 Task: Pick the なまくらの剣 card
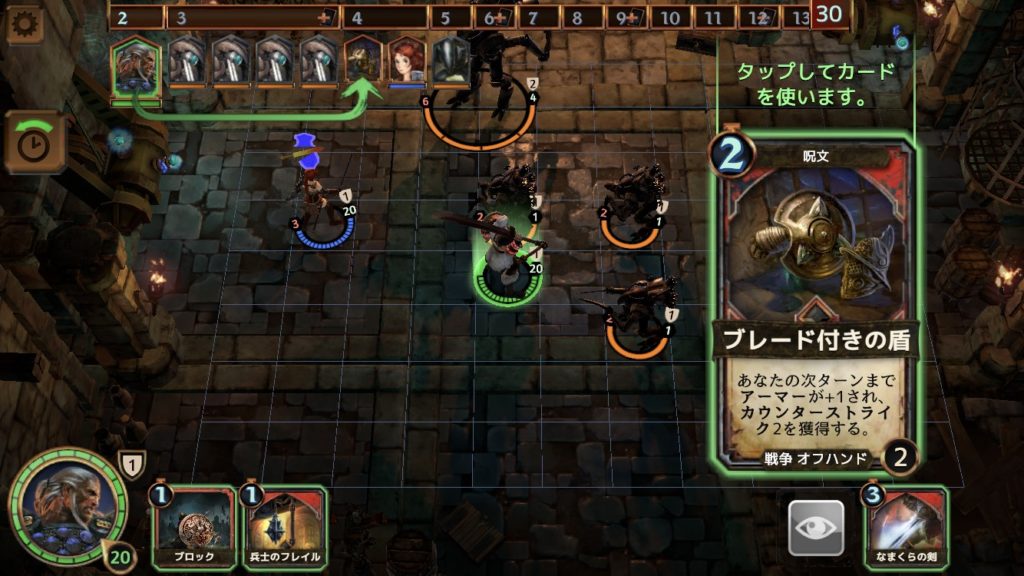tap(906, 527)
